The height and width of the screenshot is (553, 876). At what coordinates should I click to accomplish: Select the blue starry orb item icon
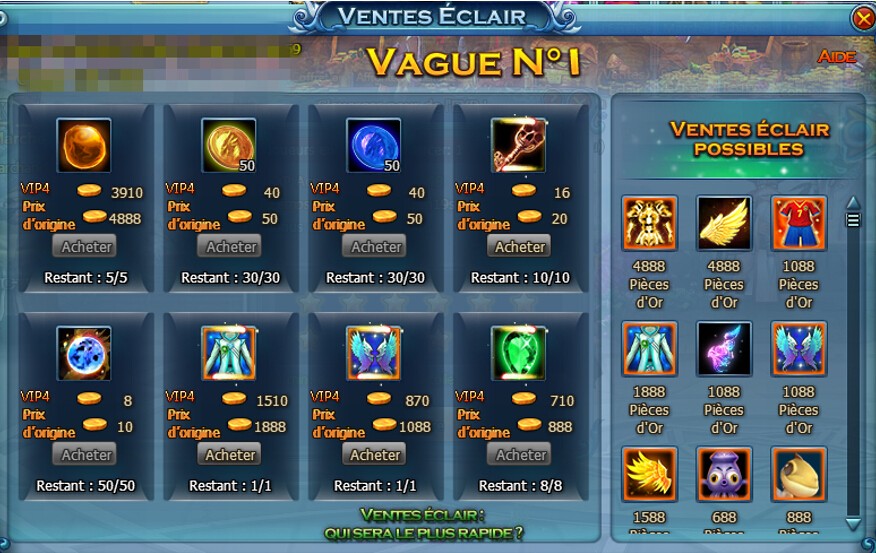84,353
